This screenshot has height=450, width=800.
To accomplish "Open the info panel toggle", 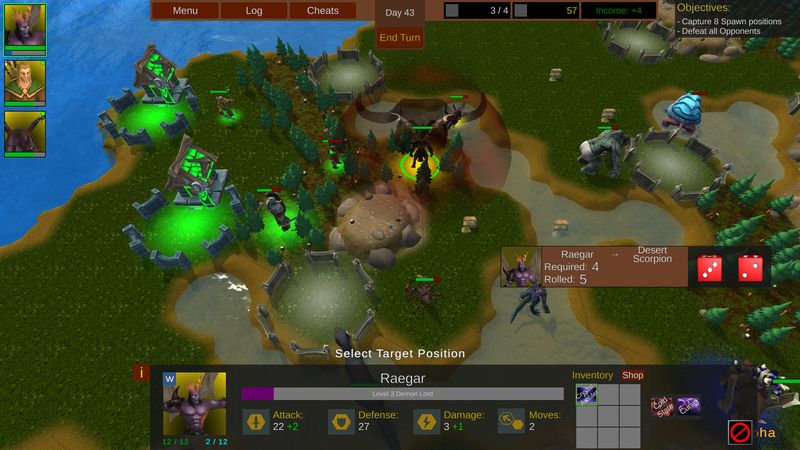I will 142,373.
